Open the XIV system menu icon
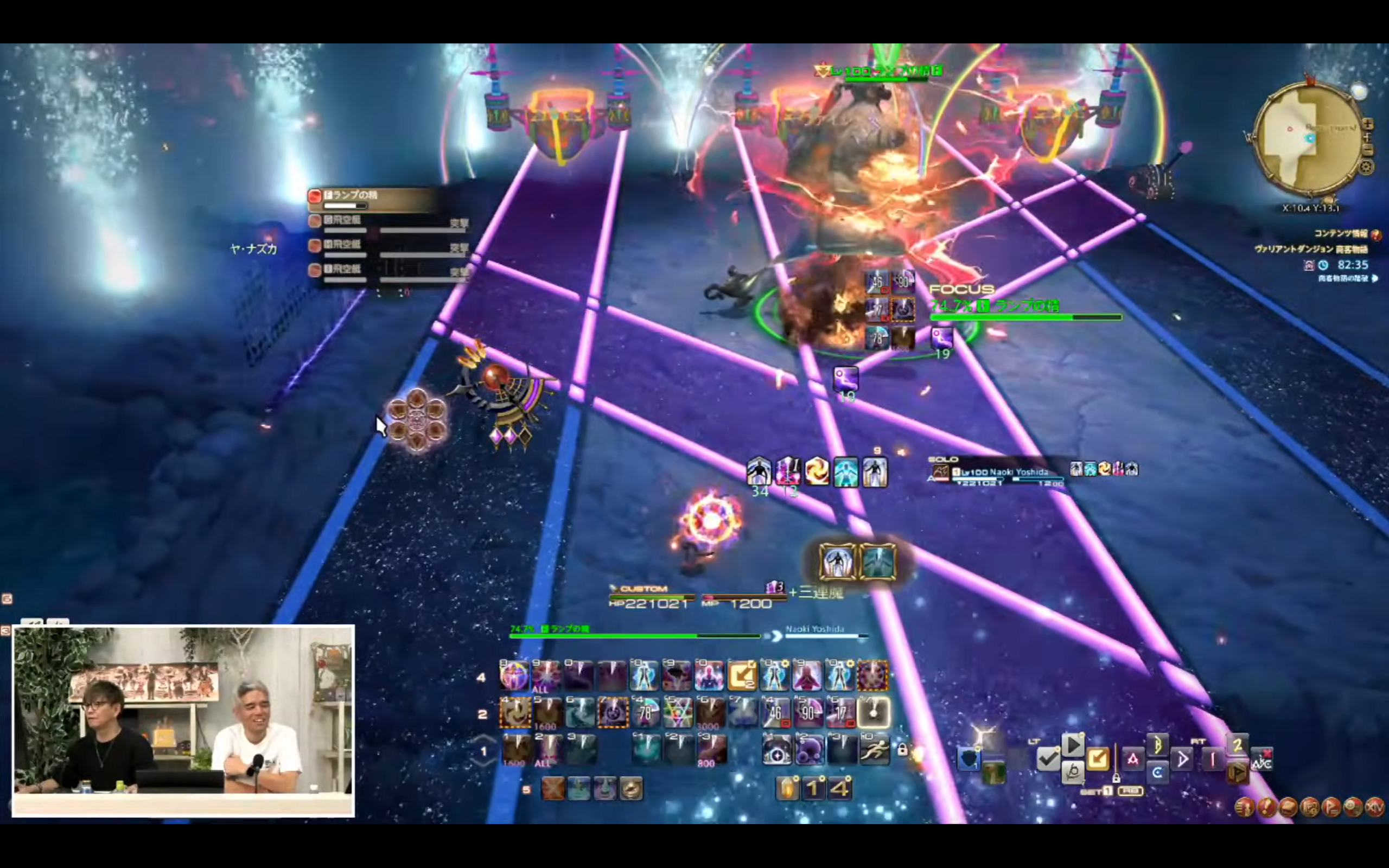 tap(1375, 807)
